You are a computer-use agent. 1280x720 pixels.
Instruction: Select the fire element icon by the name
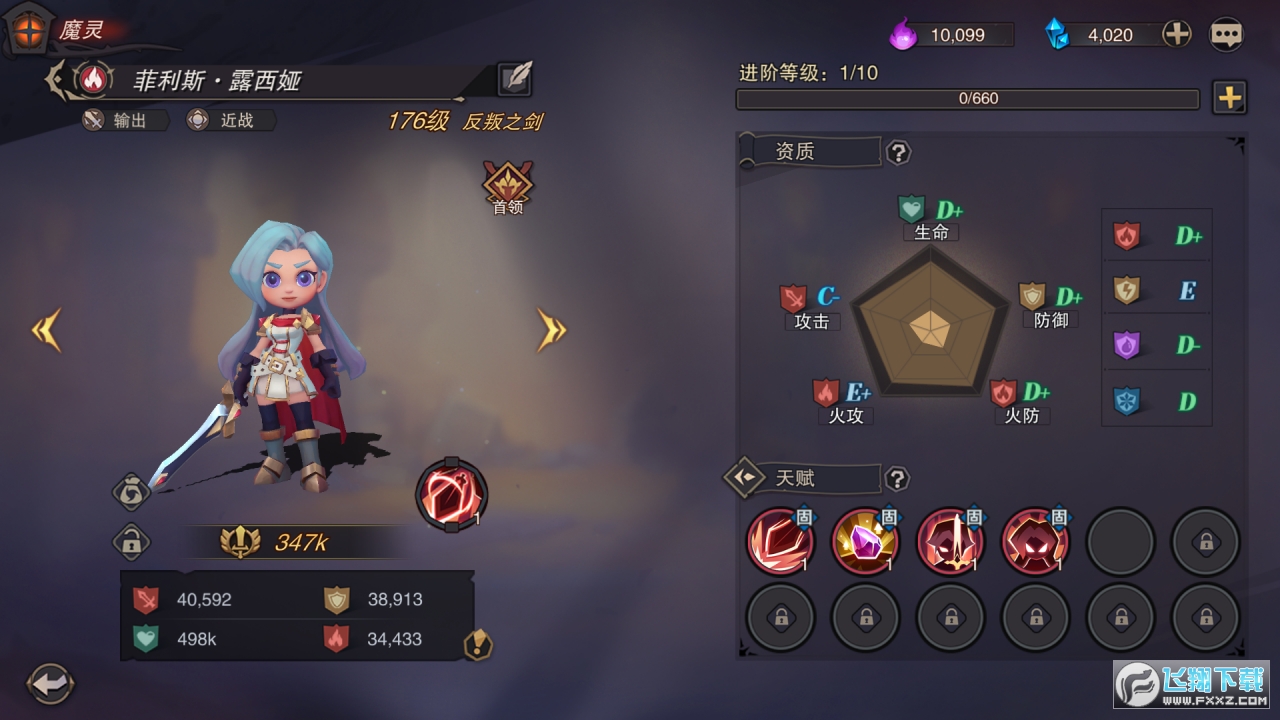coord(93,79)
